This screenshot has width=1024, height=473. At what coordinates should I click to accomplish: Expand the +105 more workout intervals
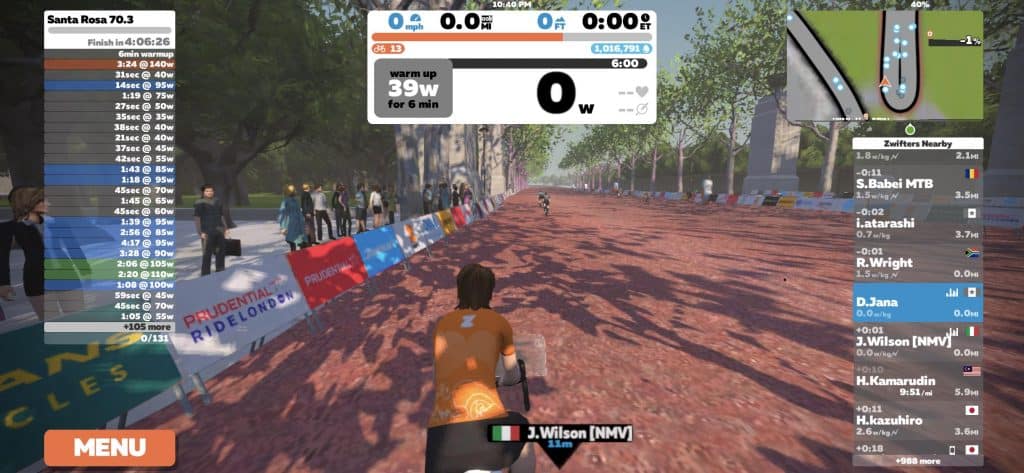tap(110, 327)
